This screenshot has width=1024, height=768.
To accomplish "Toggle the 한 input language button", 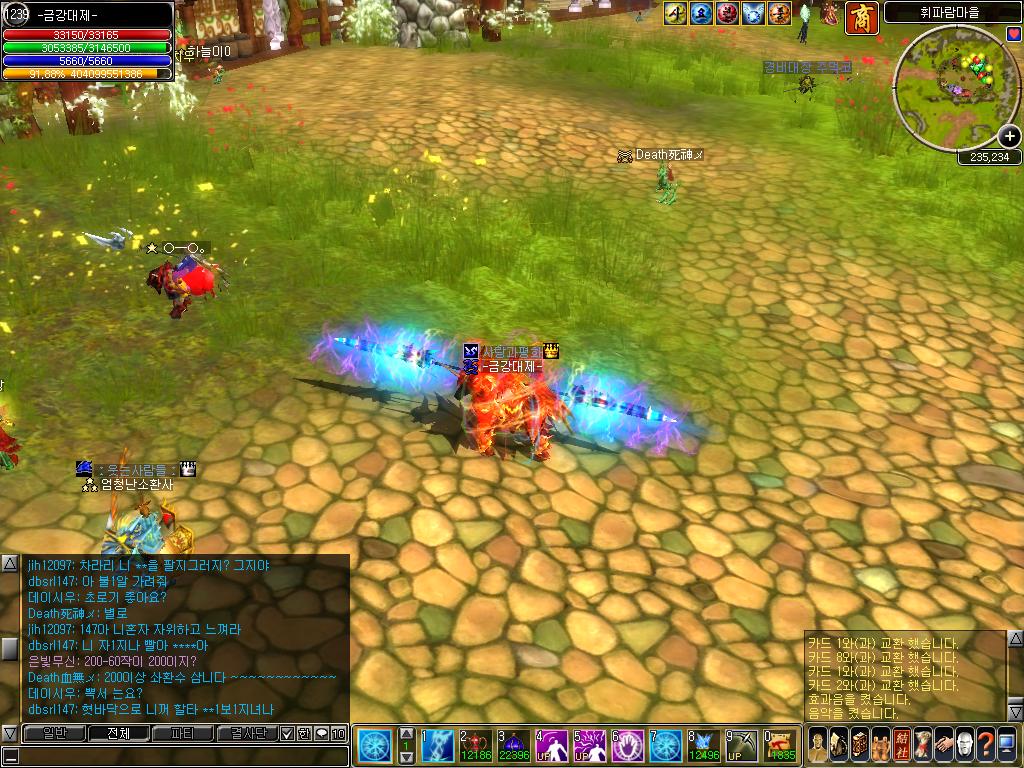I will [304, 733].
